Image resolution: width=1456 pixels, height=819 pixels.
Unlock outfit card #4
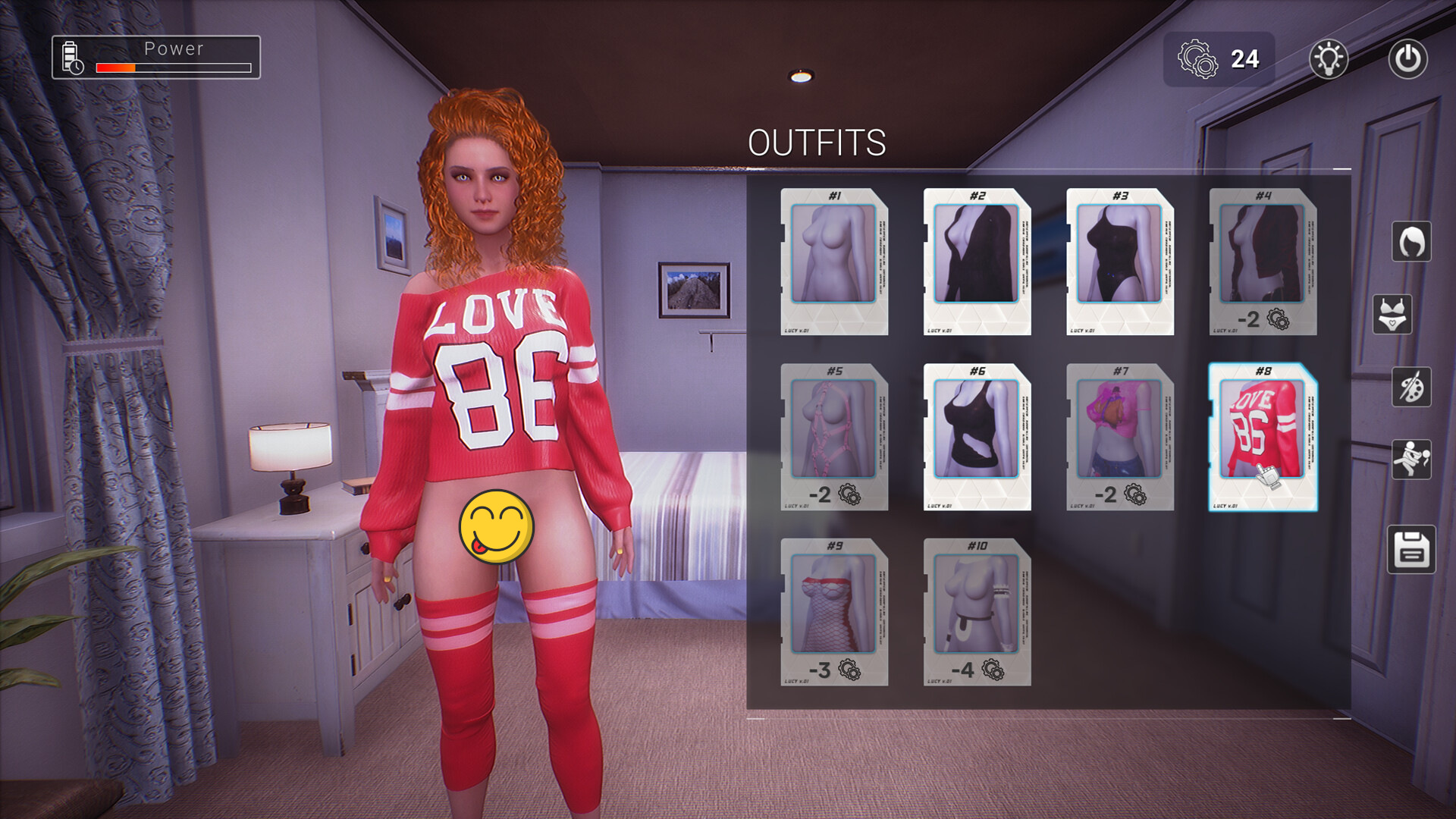1263,261
